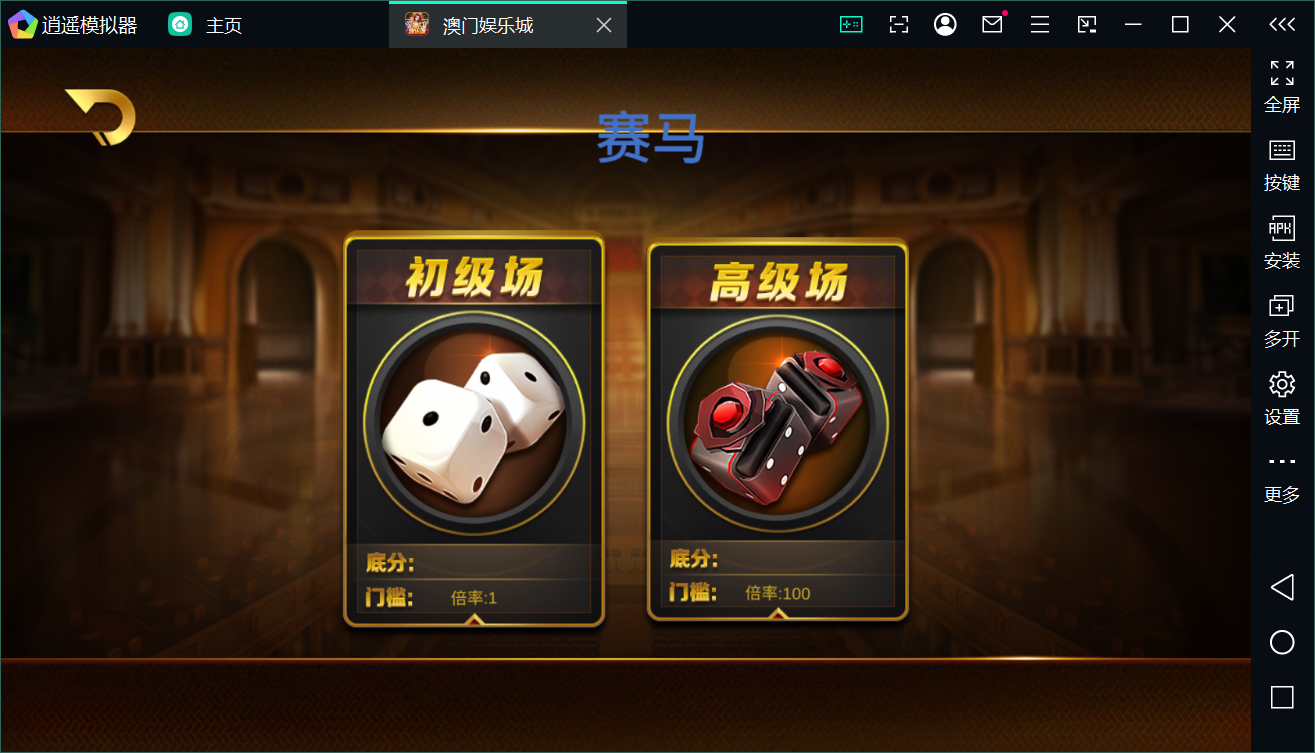Open the hamburger menu in the title bar
This screenshot has width=1315, height=753.
(x=1039, y=23)
